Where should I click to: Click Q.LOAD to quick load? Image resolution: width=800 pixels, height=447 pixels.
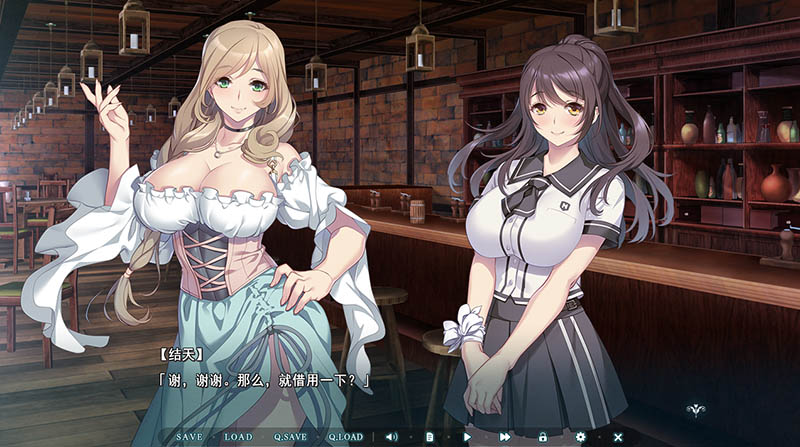345,437
